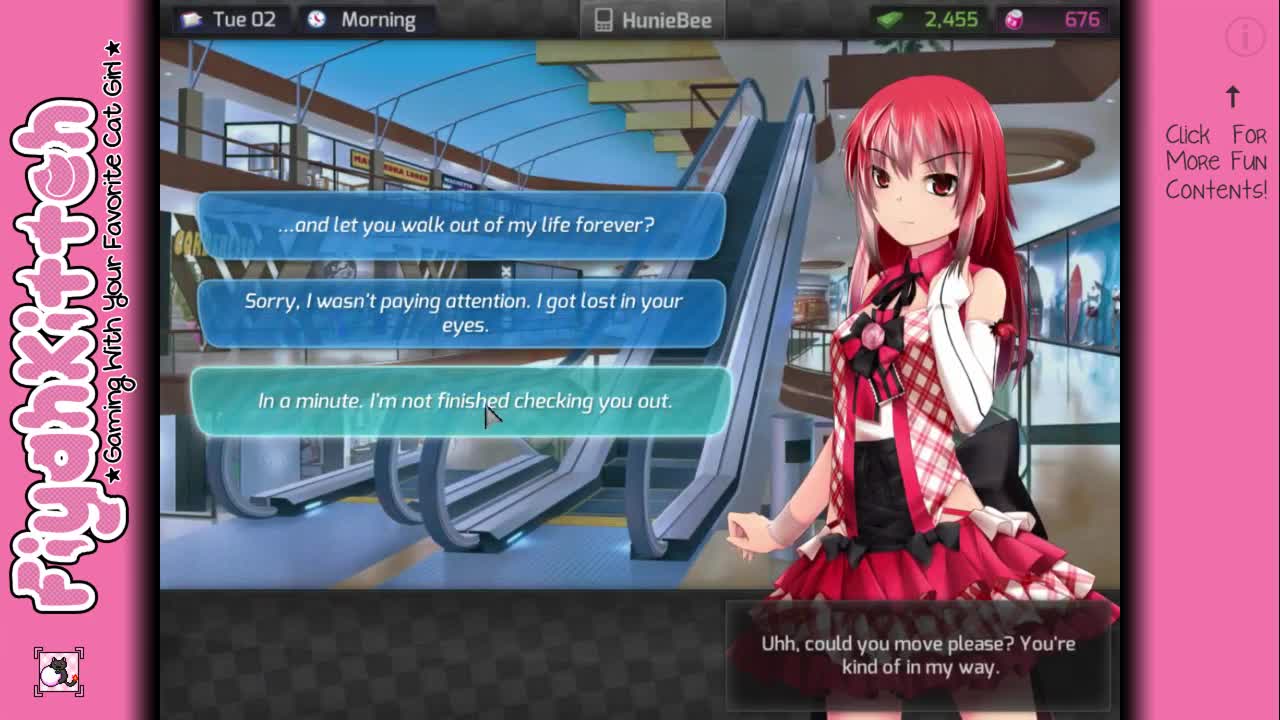
Task: Open the HunieBee phone menu
Action: point(653,20)
